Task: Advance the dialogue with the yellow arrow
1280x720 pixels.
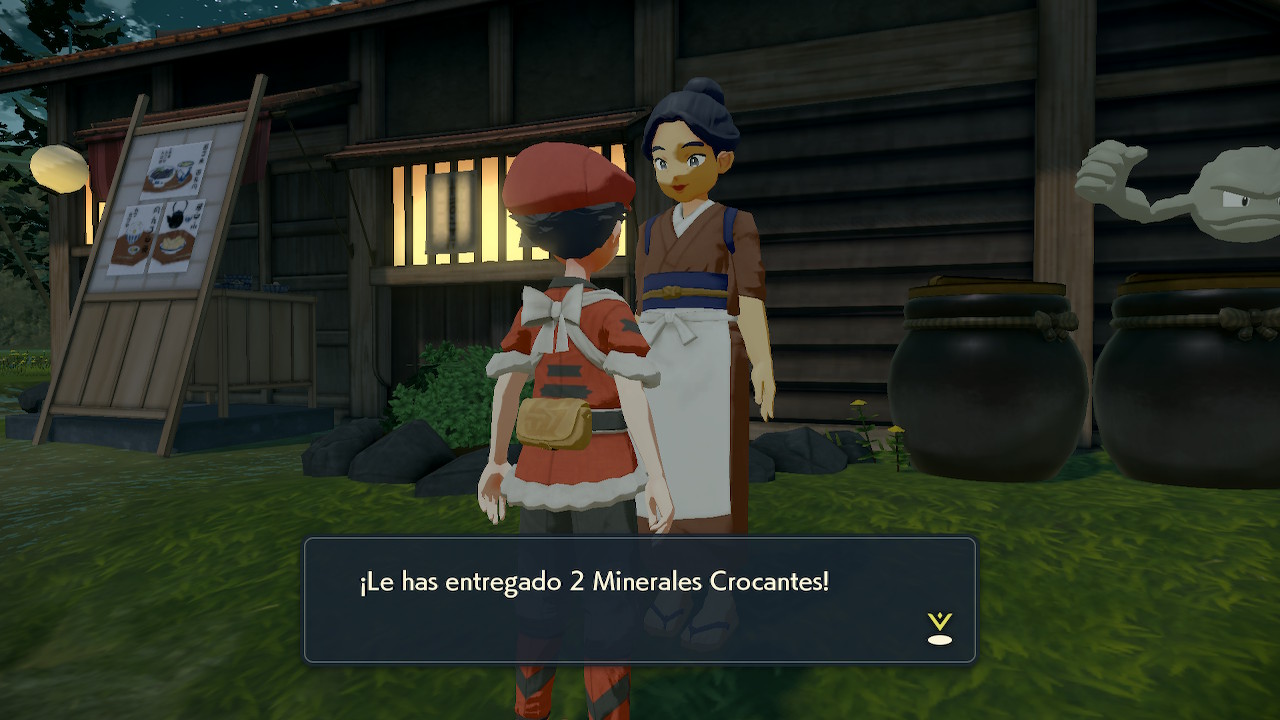Action: pos(939,627)
